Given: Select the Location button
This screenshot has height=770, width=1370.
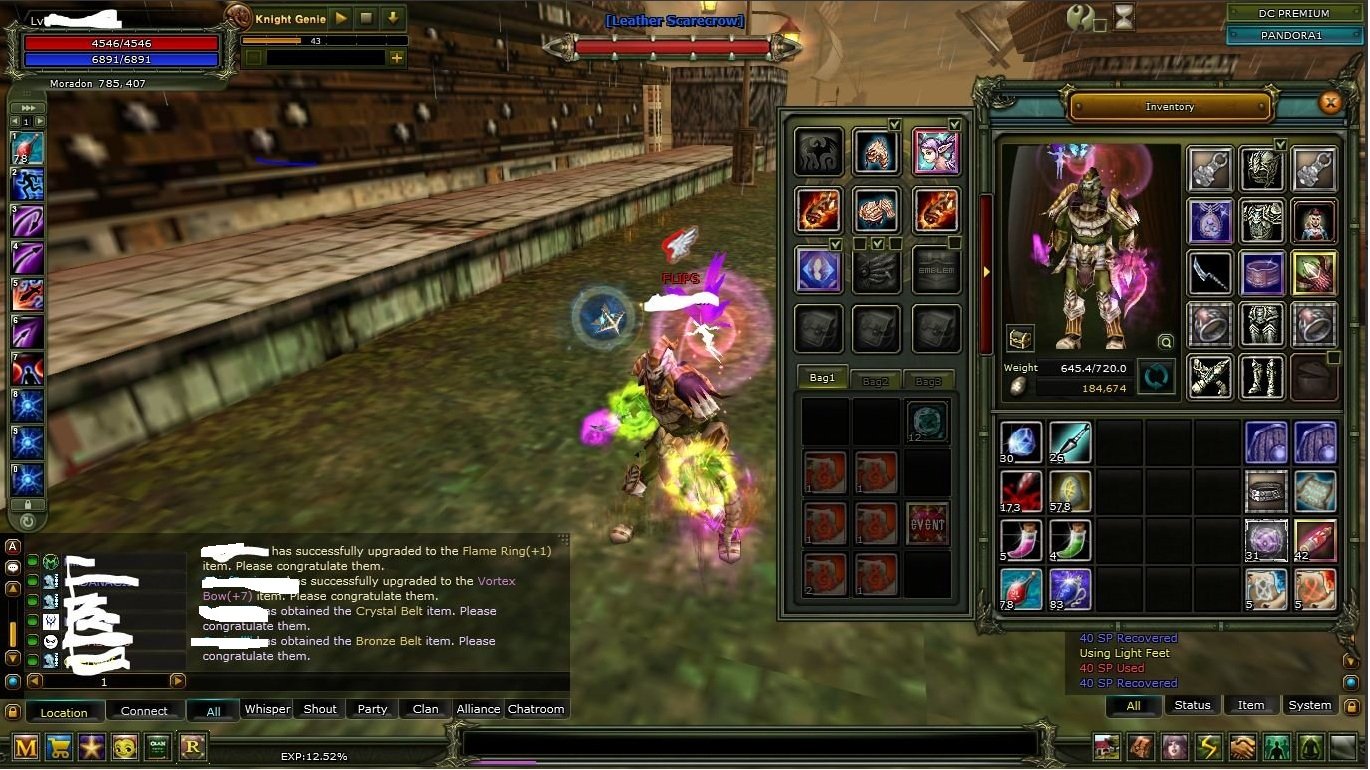Looking at the screenshot, I should pos(64,712).
